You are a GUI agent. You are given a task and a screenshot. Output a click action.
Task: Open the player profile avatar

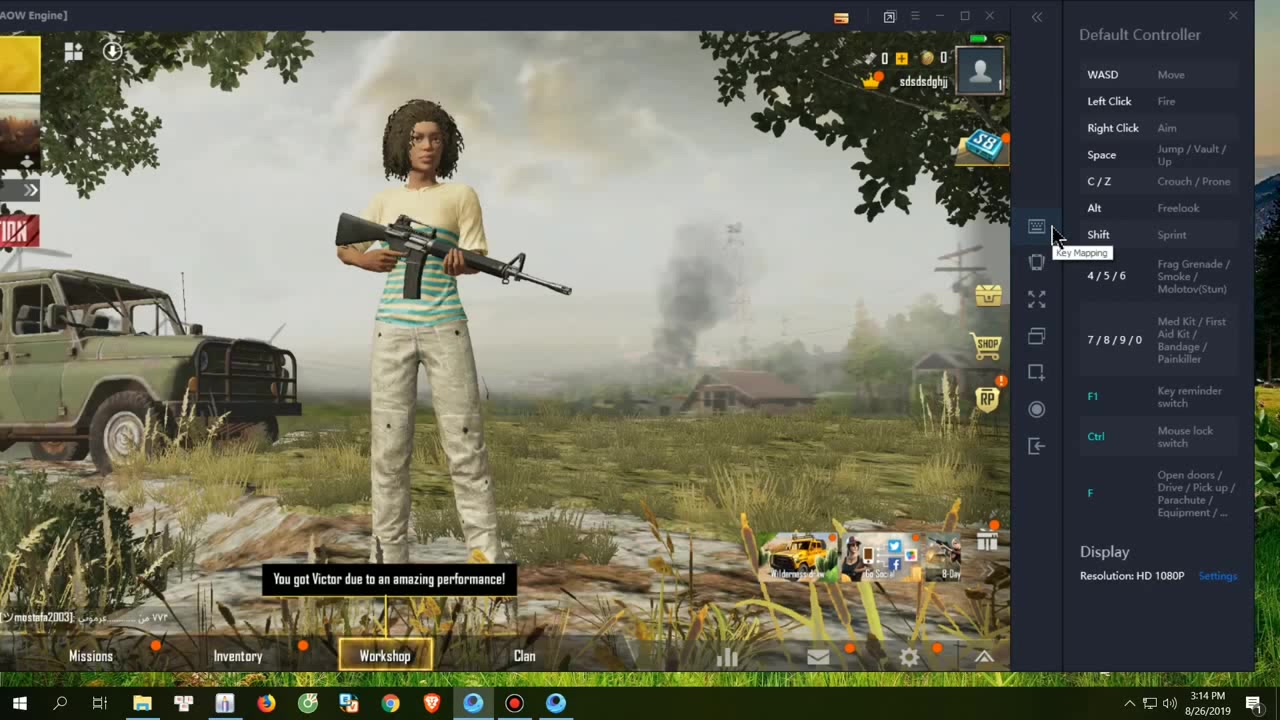tap(980, 71)
